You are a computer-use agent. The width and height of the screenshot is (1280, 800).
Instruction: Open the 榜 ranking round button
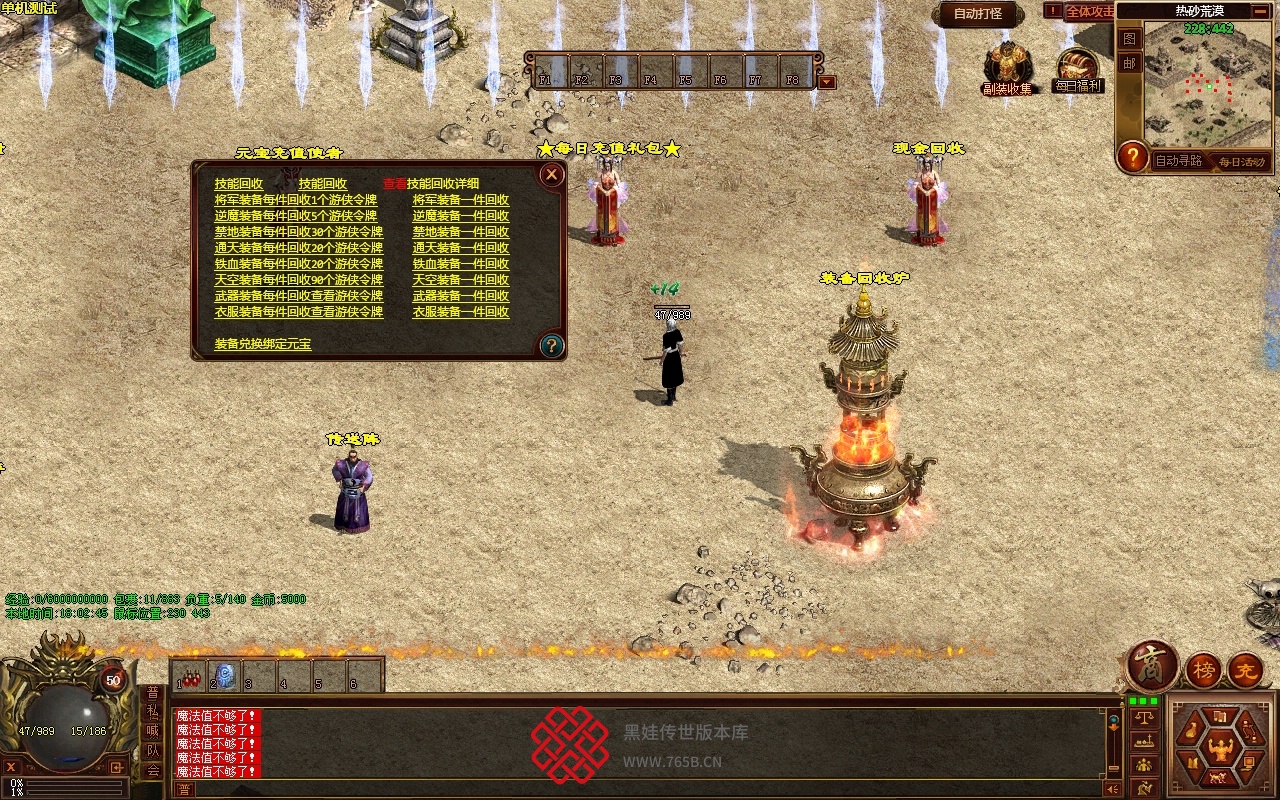1204,670
